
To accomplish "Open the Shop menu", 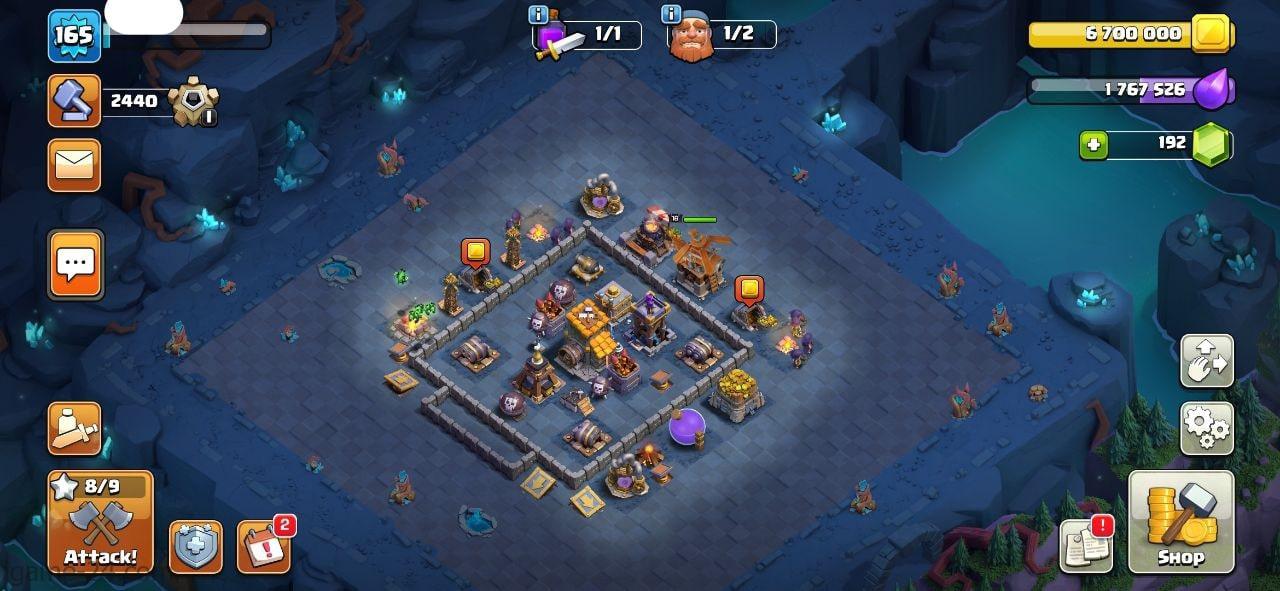I will 1181,522.
